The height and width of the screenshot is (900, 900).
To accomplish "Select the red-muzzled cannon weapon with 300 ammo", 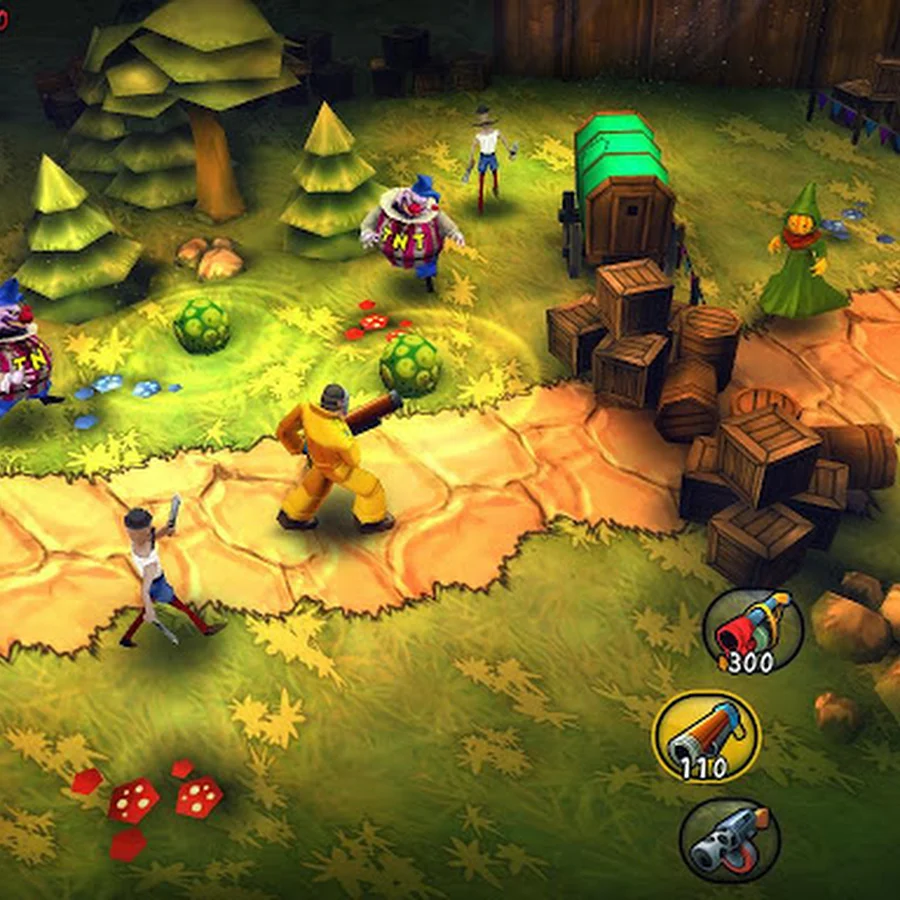I will coord(752,630).
